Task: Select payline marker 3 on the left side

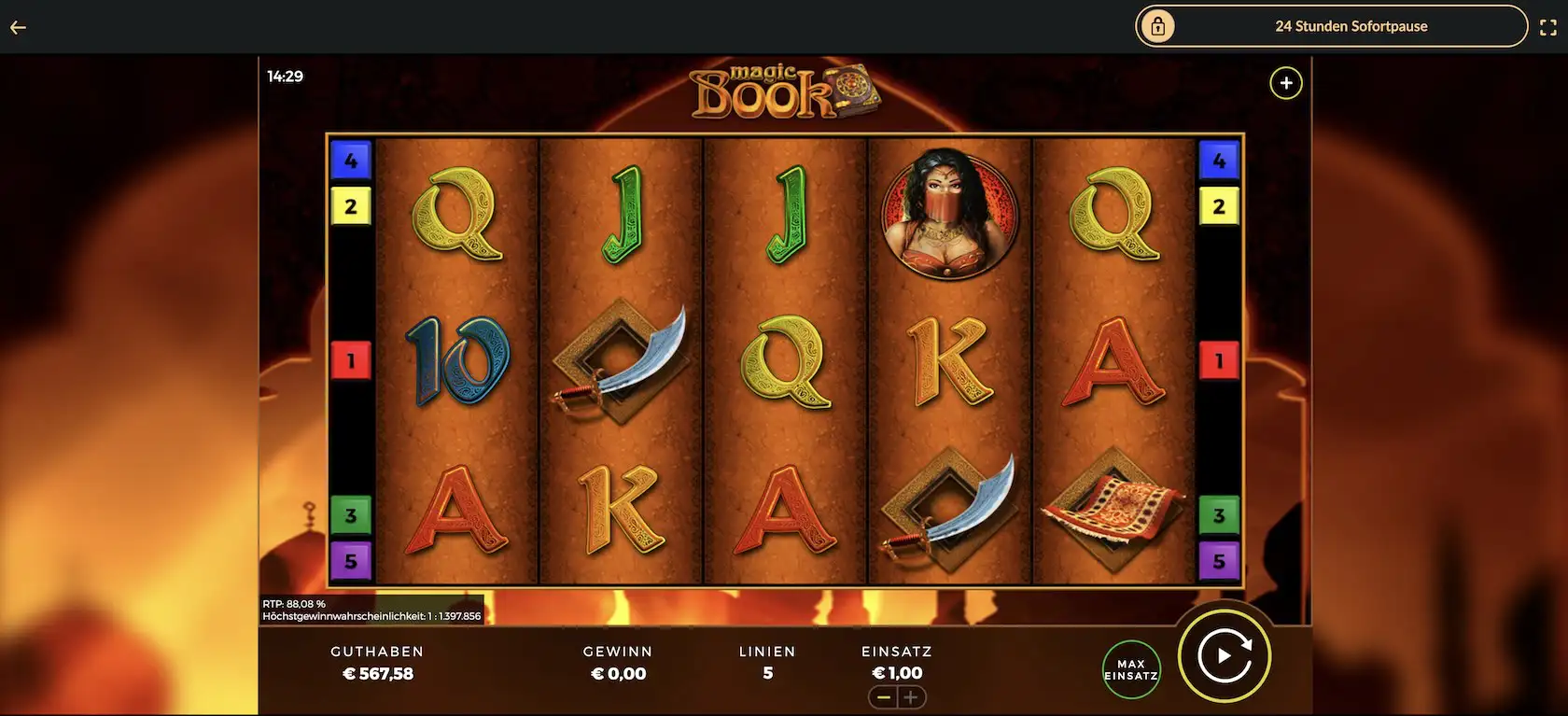Action: [x=351, y=514]
